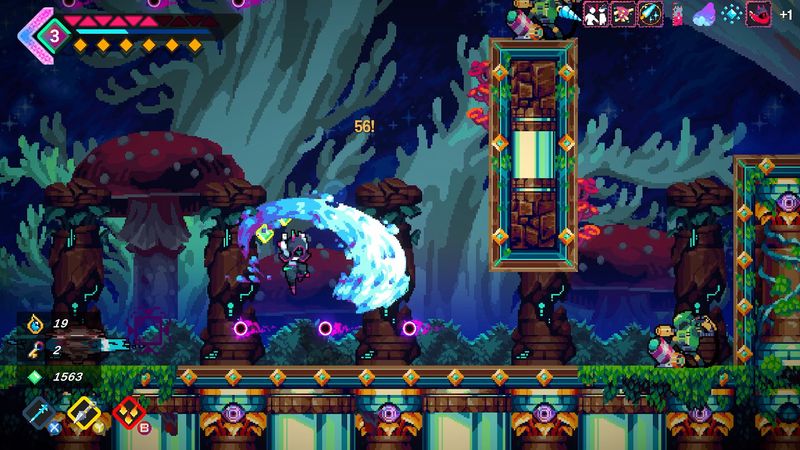Click the blue comet relic icon

pos(651,14)
